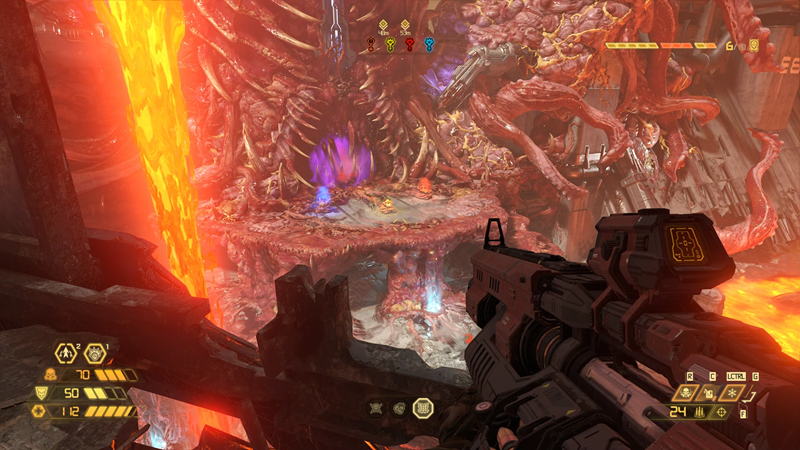Click the 48m objective waypoint marker
800x450 pixels.
385,24
